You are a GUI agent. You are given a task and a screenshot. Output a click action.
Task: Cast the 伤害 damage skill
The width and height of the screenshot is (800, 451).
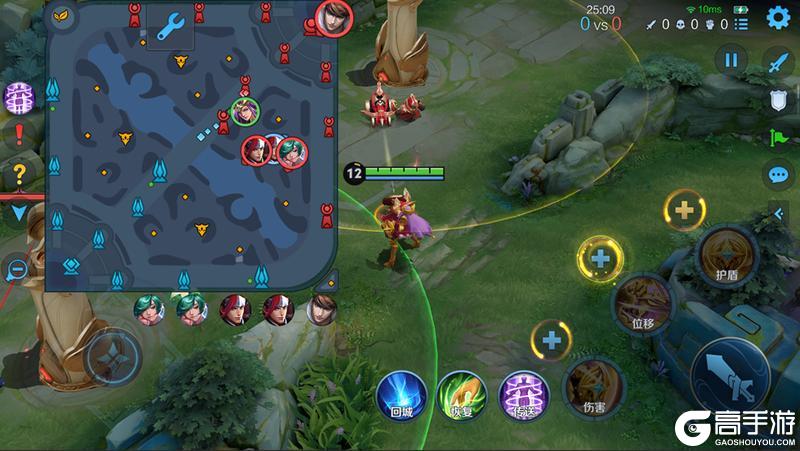592,388
